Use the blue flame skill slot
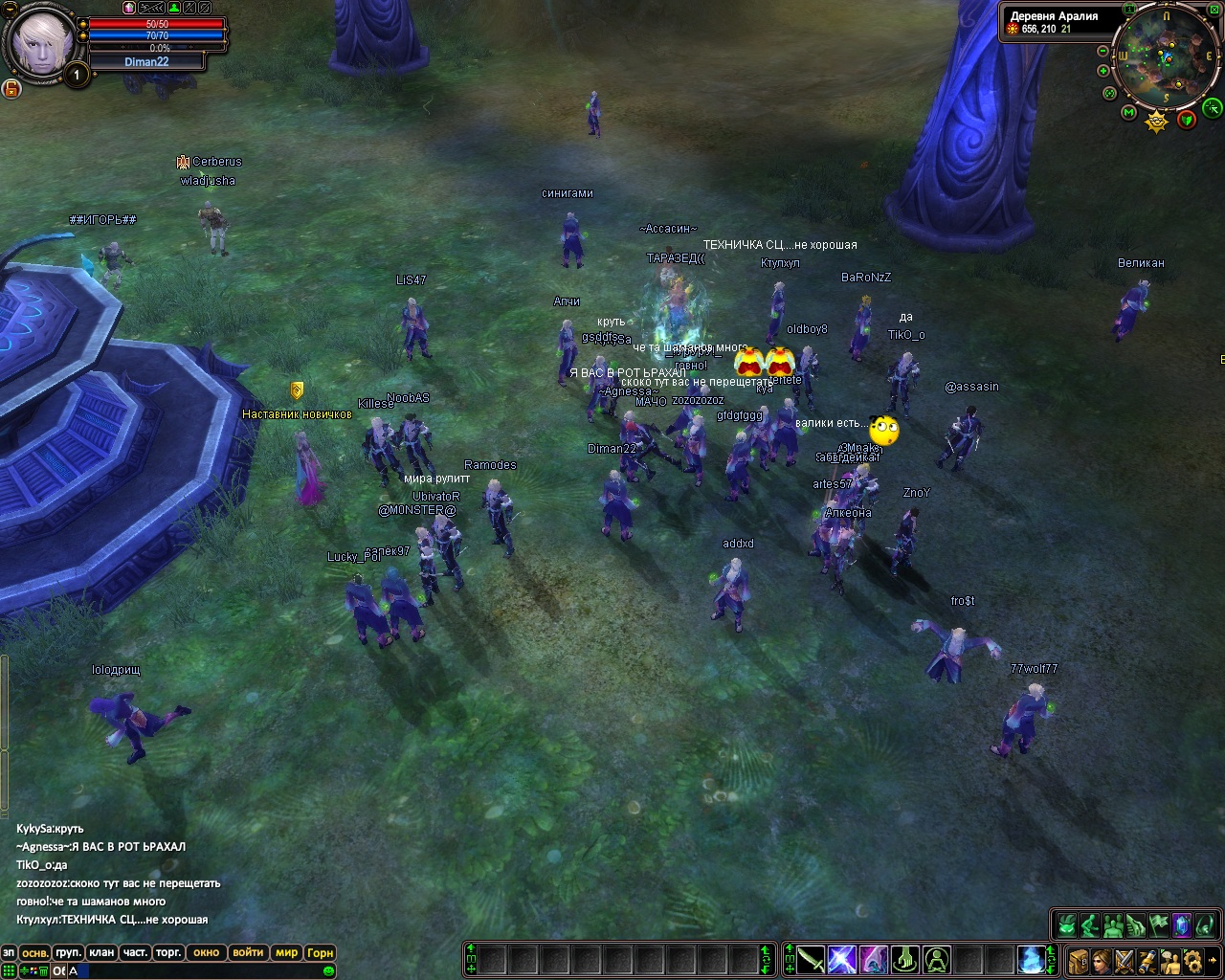This screenshot has height=980, width=1225. tap(1031, 958)
